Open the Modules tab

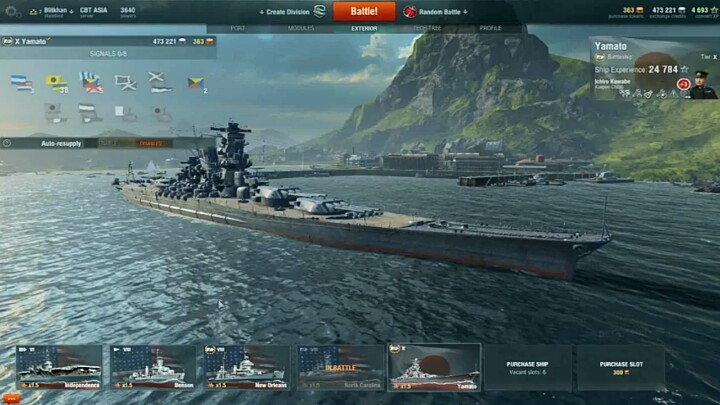pyautogui.click(x=301, y=28)
